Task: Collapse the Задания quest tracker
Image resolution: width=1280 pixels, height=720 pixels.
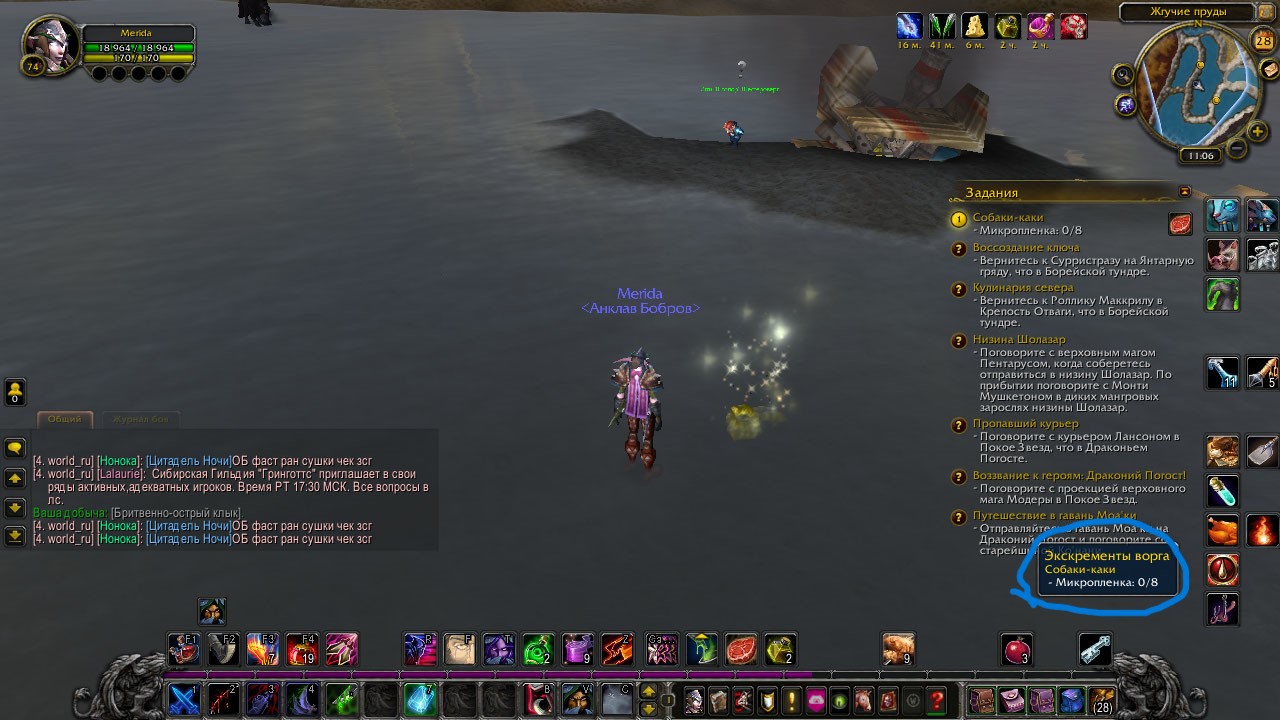Action: [1185, 192]
